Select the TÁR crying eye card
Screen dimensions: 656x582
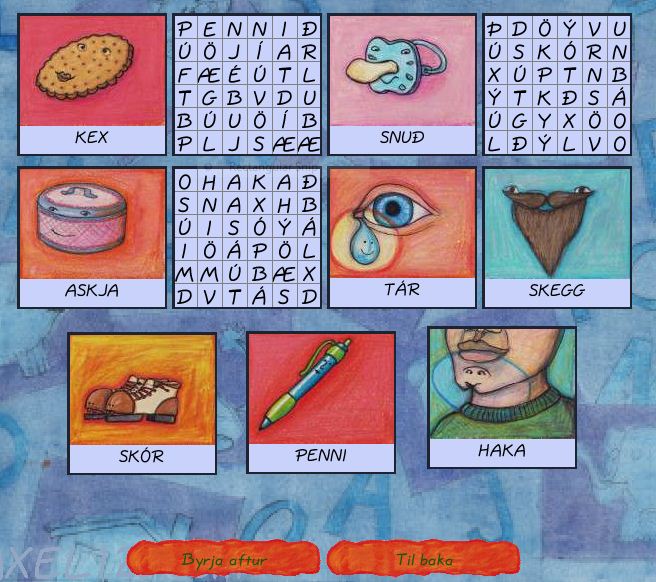pyautogui.click(x=402, y=237)
